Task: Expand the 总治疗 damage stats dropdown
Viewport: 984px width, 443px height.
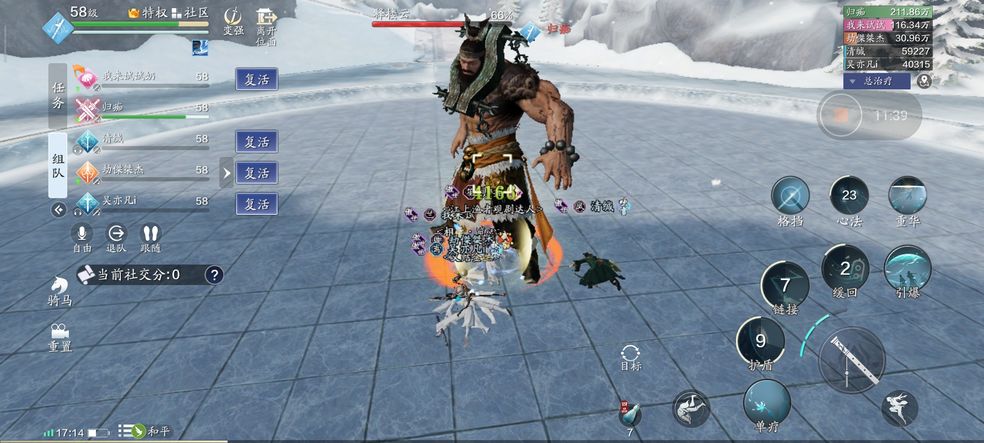Action: tap(877, 81)
